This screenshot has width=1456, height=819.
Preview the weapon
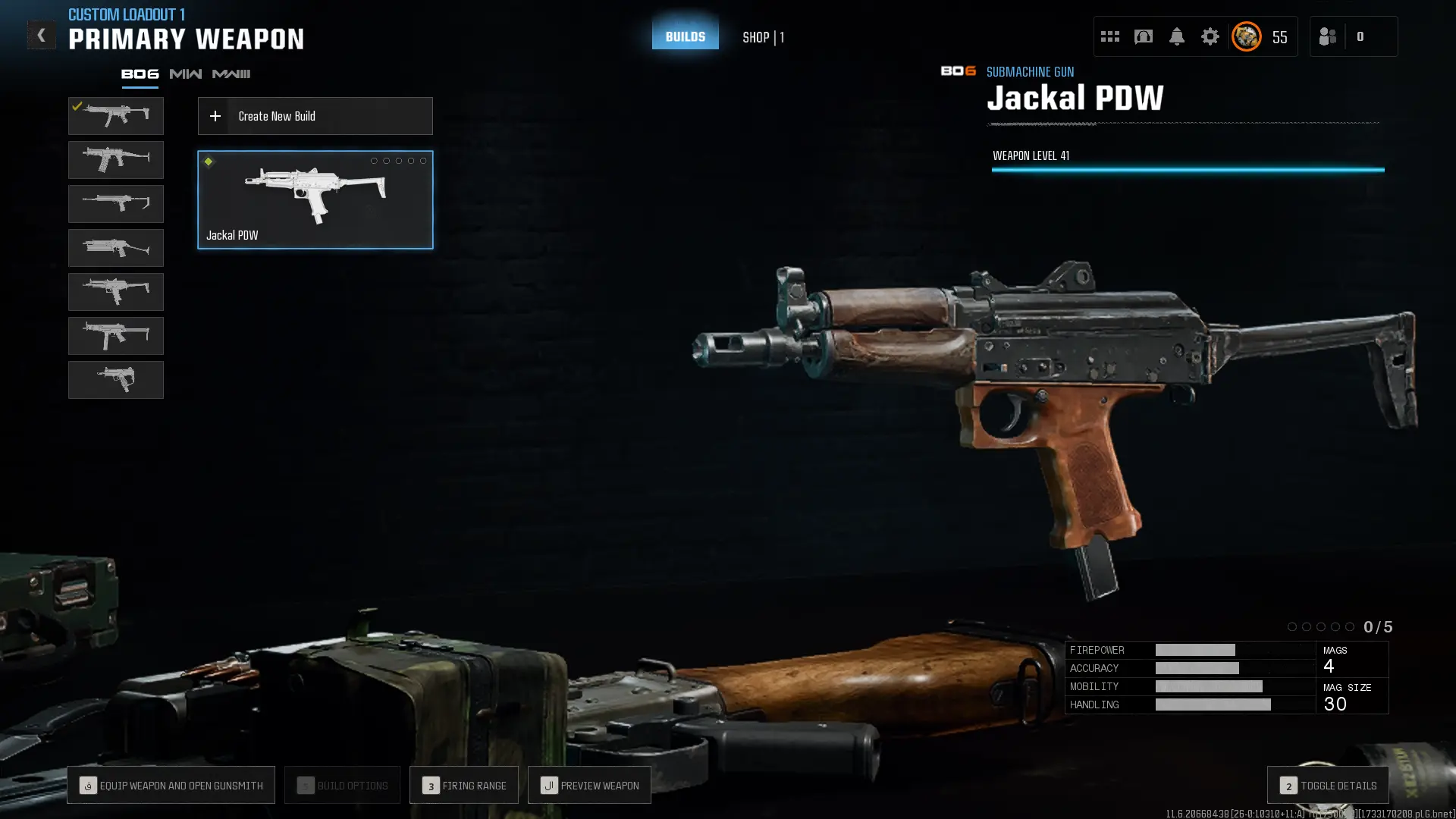coord(589,785)
